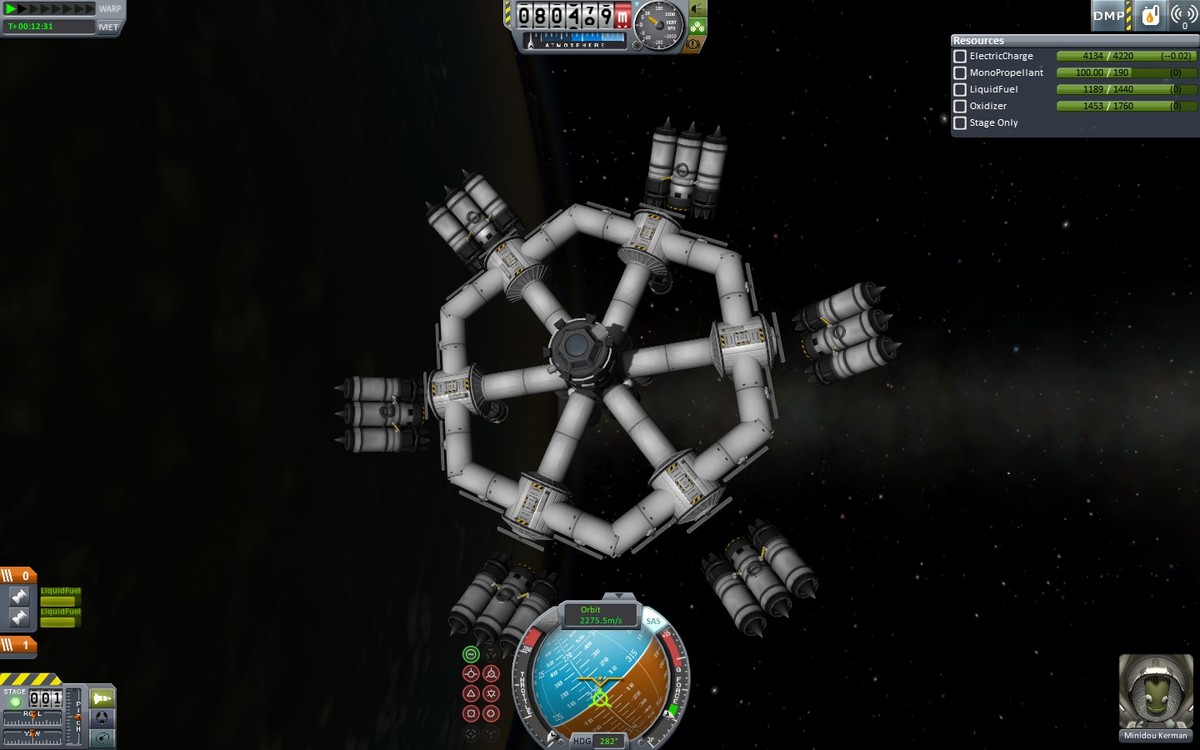The height and width of the screenshot is (750, 1200).
Task: Select Minidou Kerman's crew portrait
Action: click(x=1155, y=692)
